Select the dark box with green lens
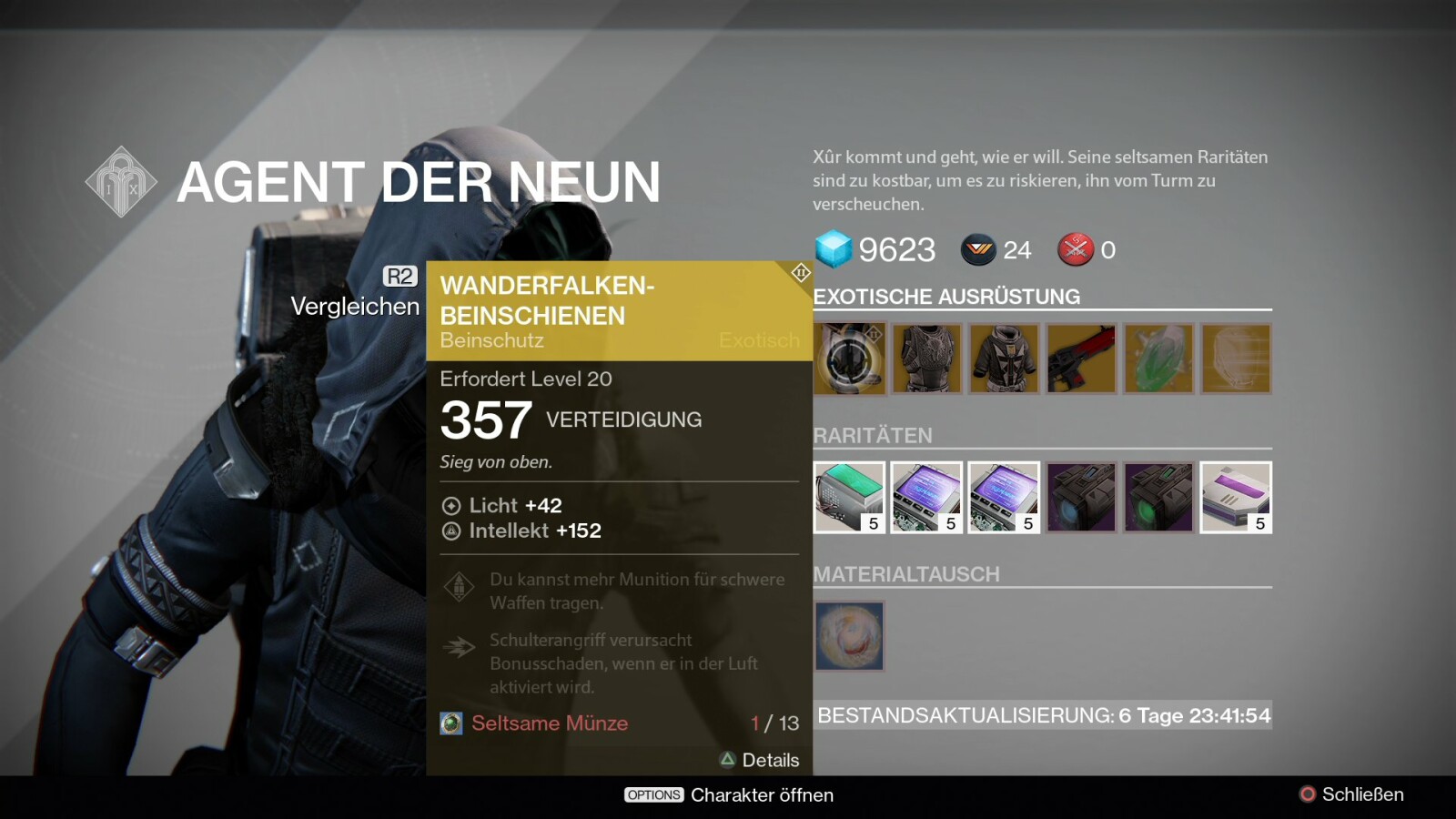The height and width of the screenshot is (819, 1456). (x=1158, y=497)
